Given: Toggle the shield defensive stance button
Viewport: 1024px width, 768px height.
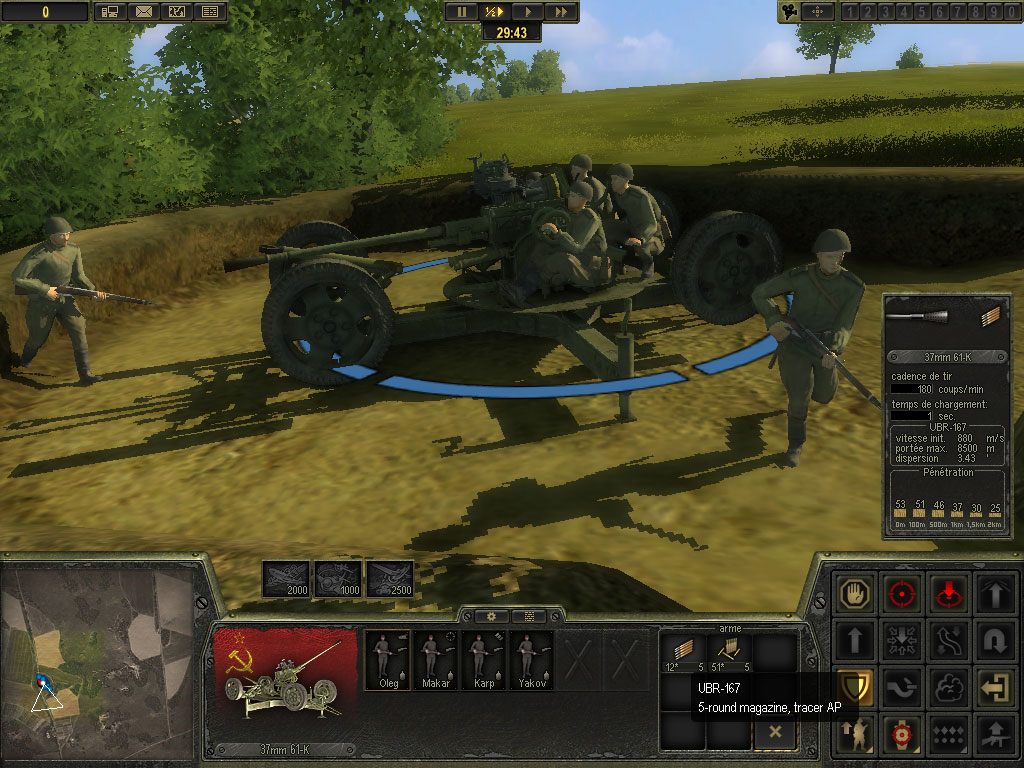Looking at the screenshot, I should click(x=856, y=687).
